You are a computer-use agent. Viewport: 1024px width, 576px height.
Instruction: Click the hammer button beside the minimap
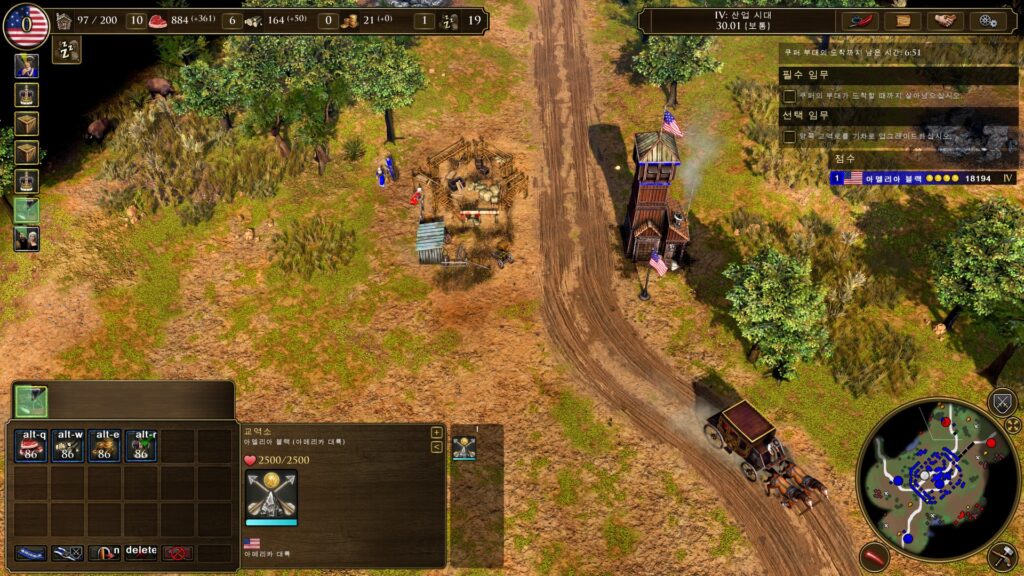click(x=1002, y=556)
